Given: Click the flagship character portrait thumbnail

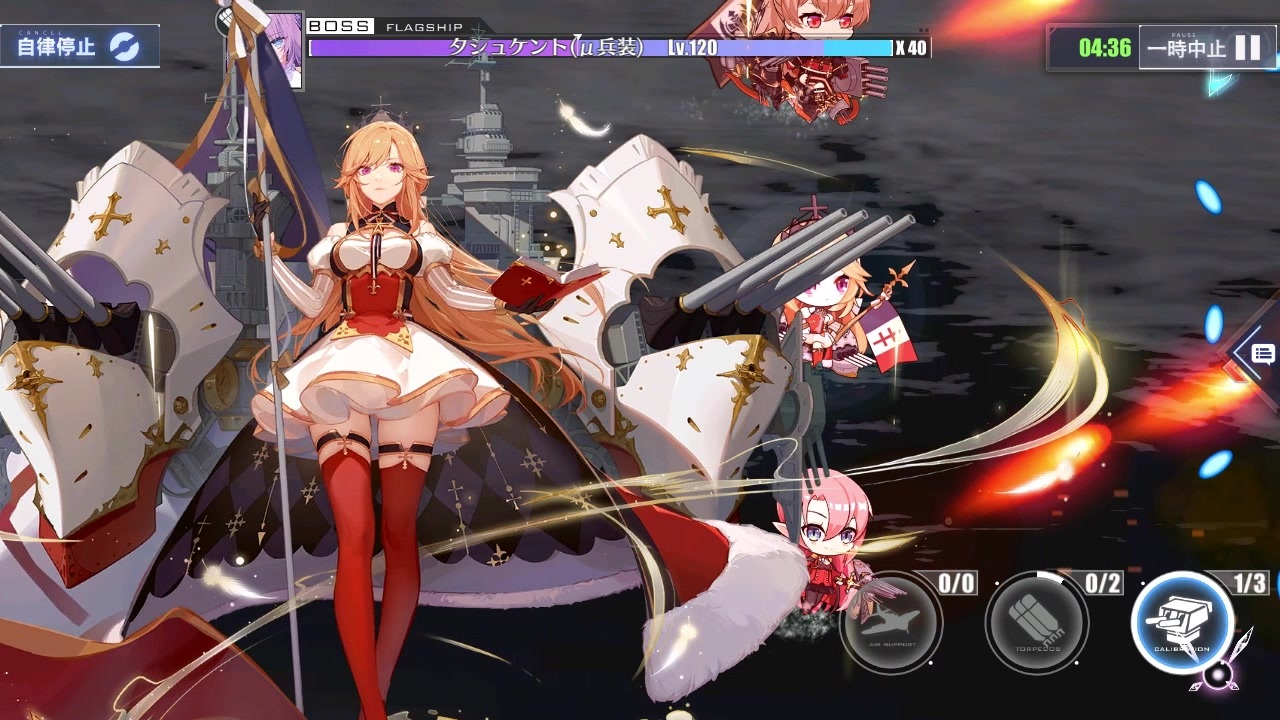Looking at the screenshot, I should point(283,48).
